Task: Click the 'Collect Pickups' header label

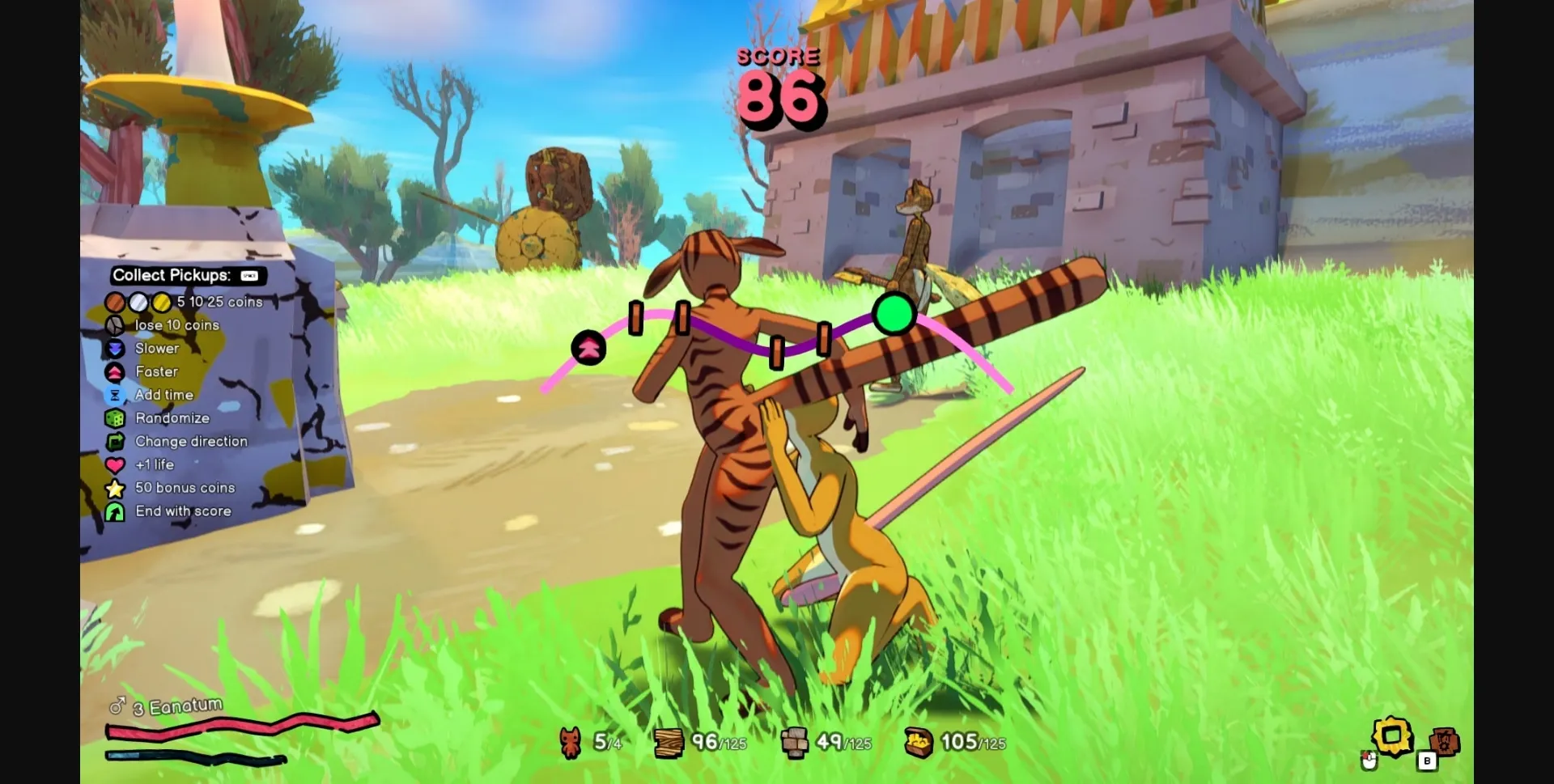Action: point(172,275)
